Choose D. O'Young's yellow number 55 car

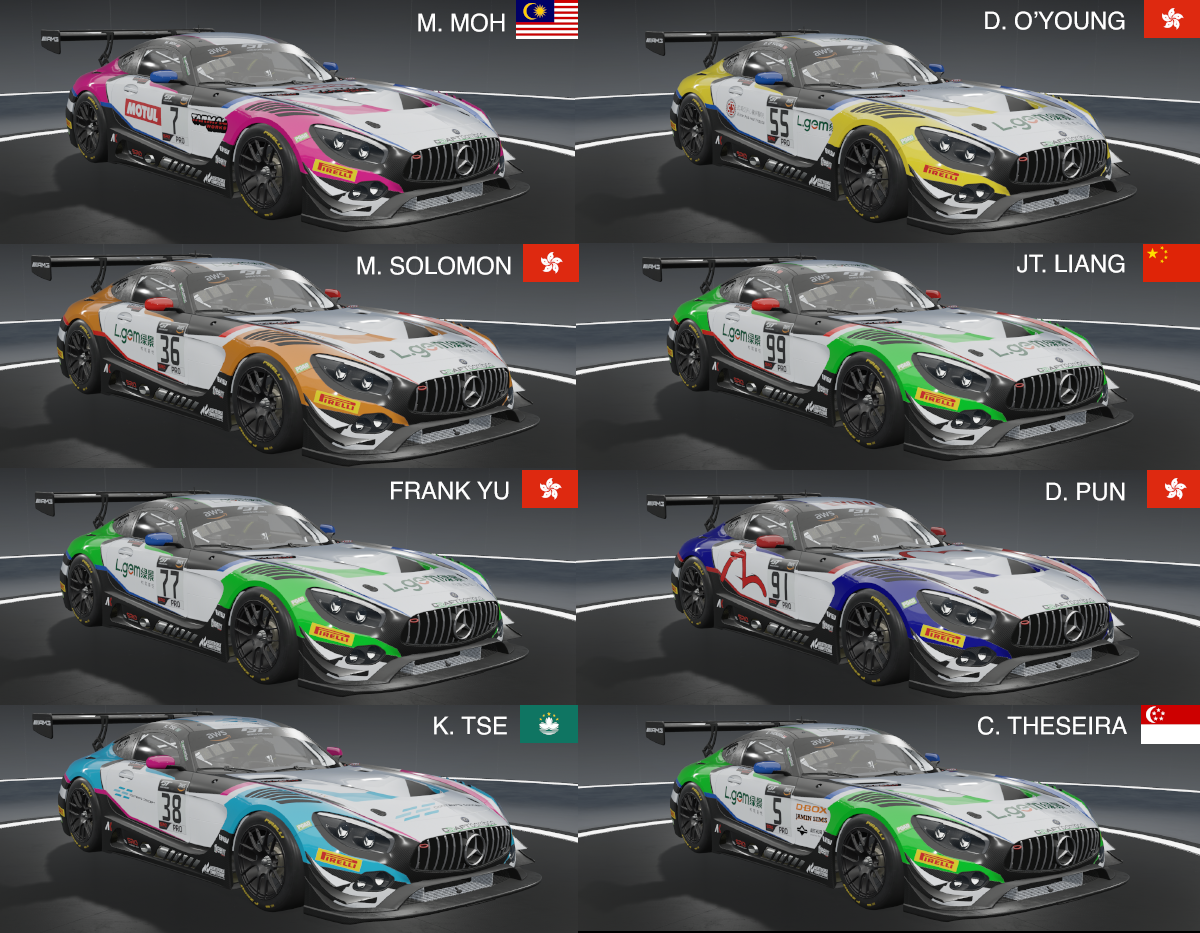click(890, 130)
